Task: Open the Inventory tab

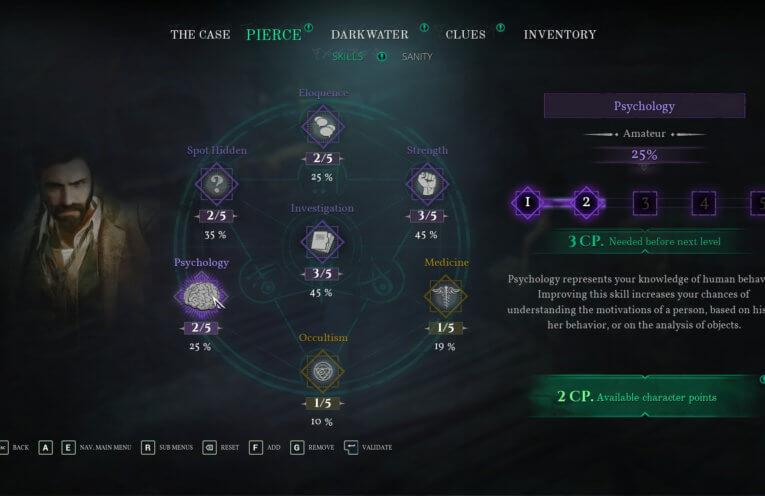Action: pyautogui.click(x=559, y=35)
